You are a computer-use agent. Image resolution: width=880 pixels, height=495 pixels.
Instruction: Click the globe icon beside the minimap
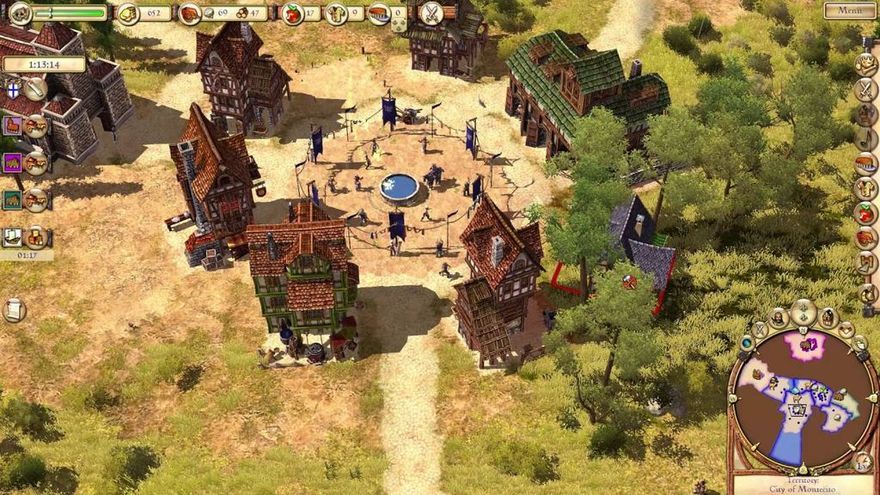746,343
